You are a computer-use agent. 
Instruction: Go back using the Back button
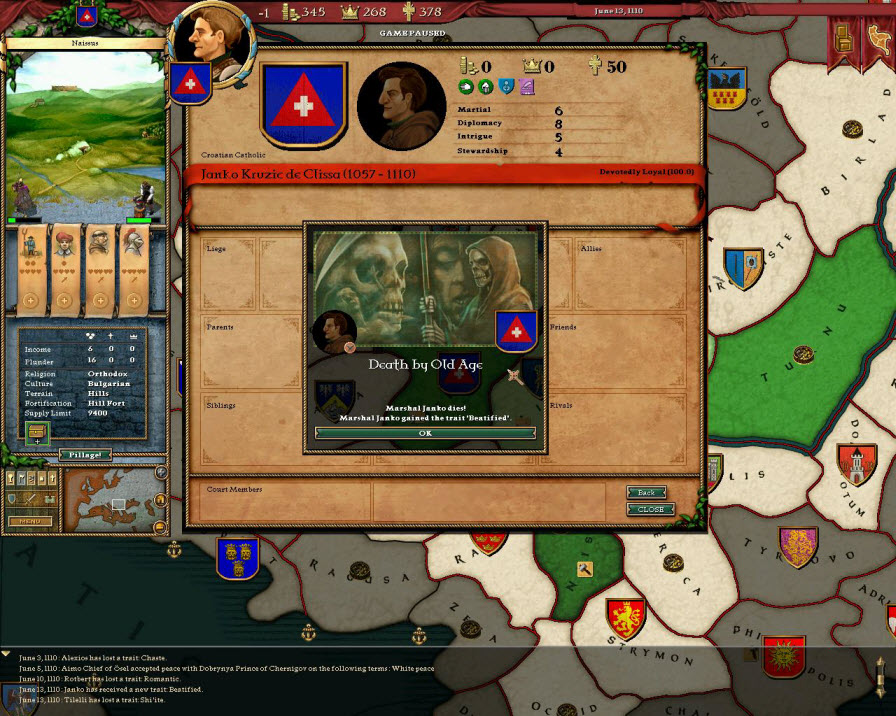pyautogui.click(x=647, y=493)
